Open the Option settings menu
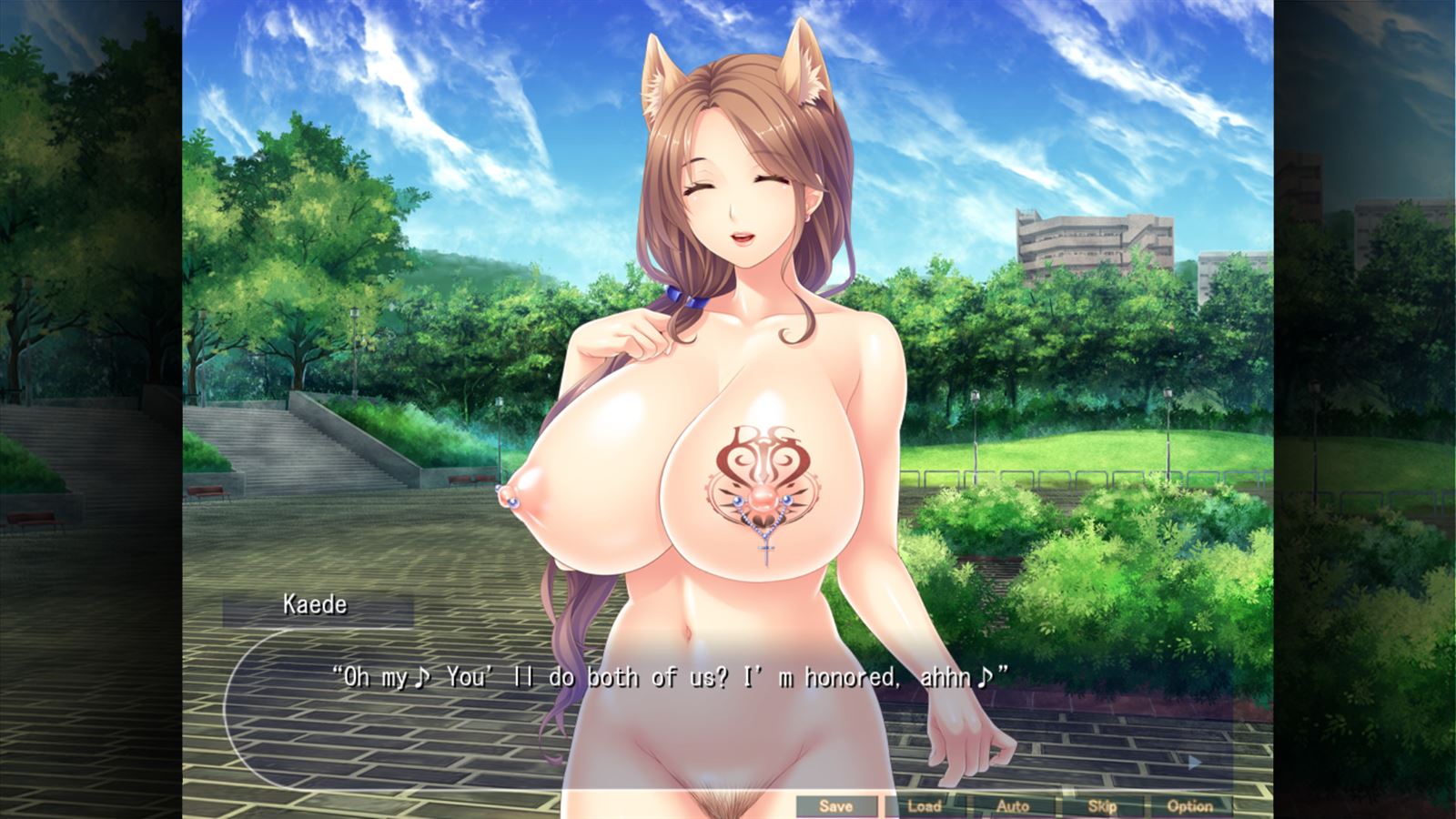Screen dimensions: 1456x819 tap(1190, 805)
